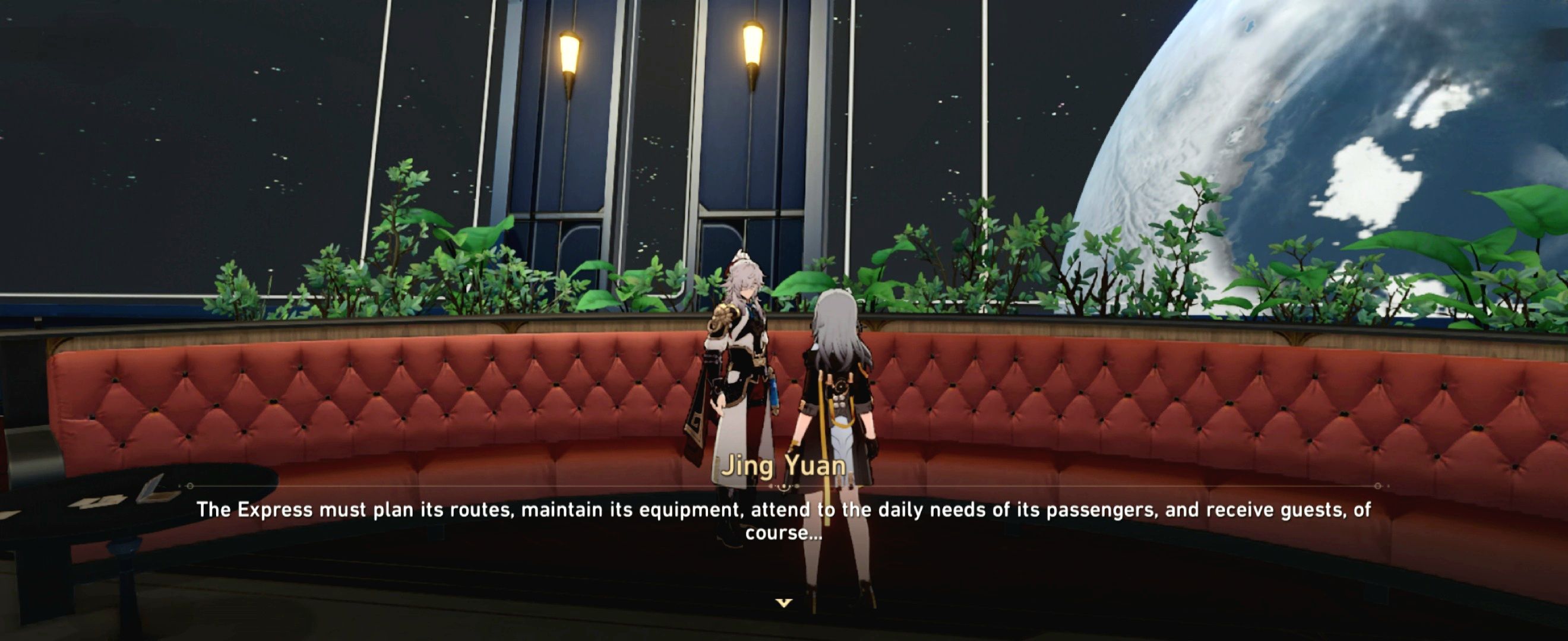The image size is (1568, 641).
Task: Click the ornament beneath the Jing Yuan nameplate
Action: [784, 488]
